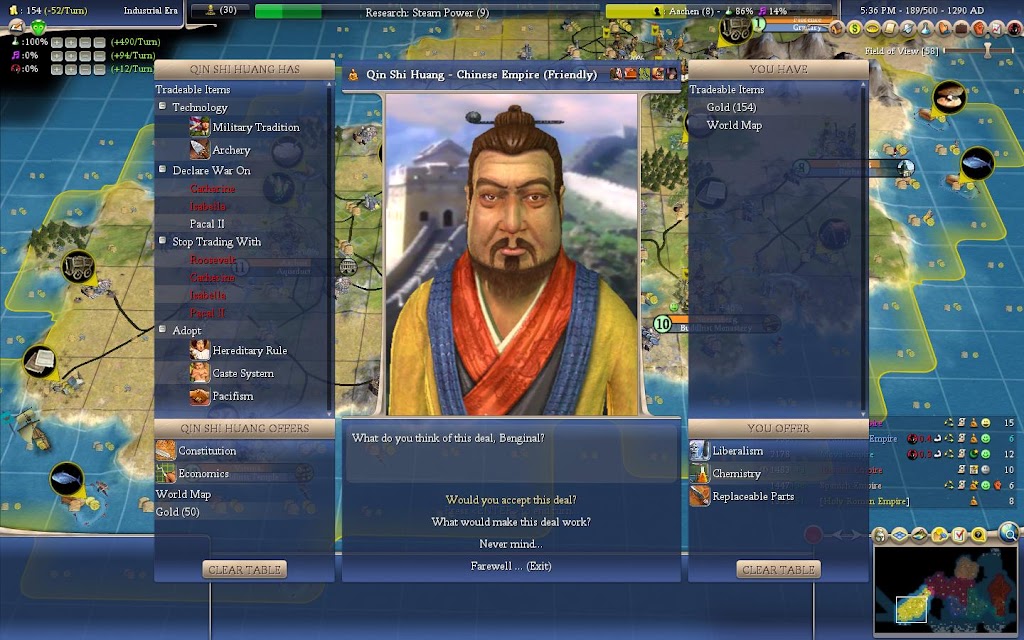
Task: Ask Qin to adopt Pacifism
Action: coord(232,397)
